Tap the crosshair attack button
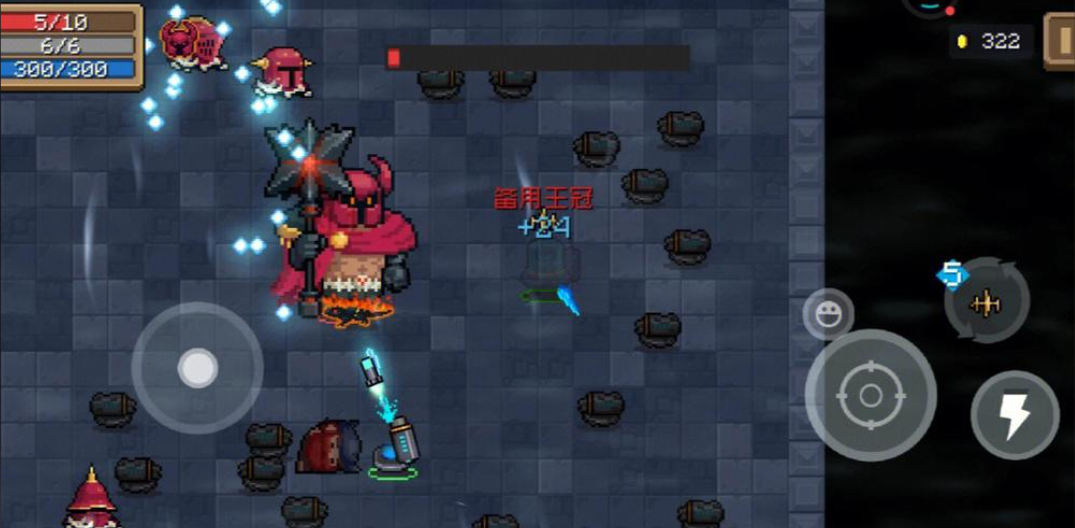The image size is (1075, 528). [870, 395]
